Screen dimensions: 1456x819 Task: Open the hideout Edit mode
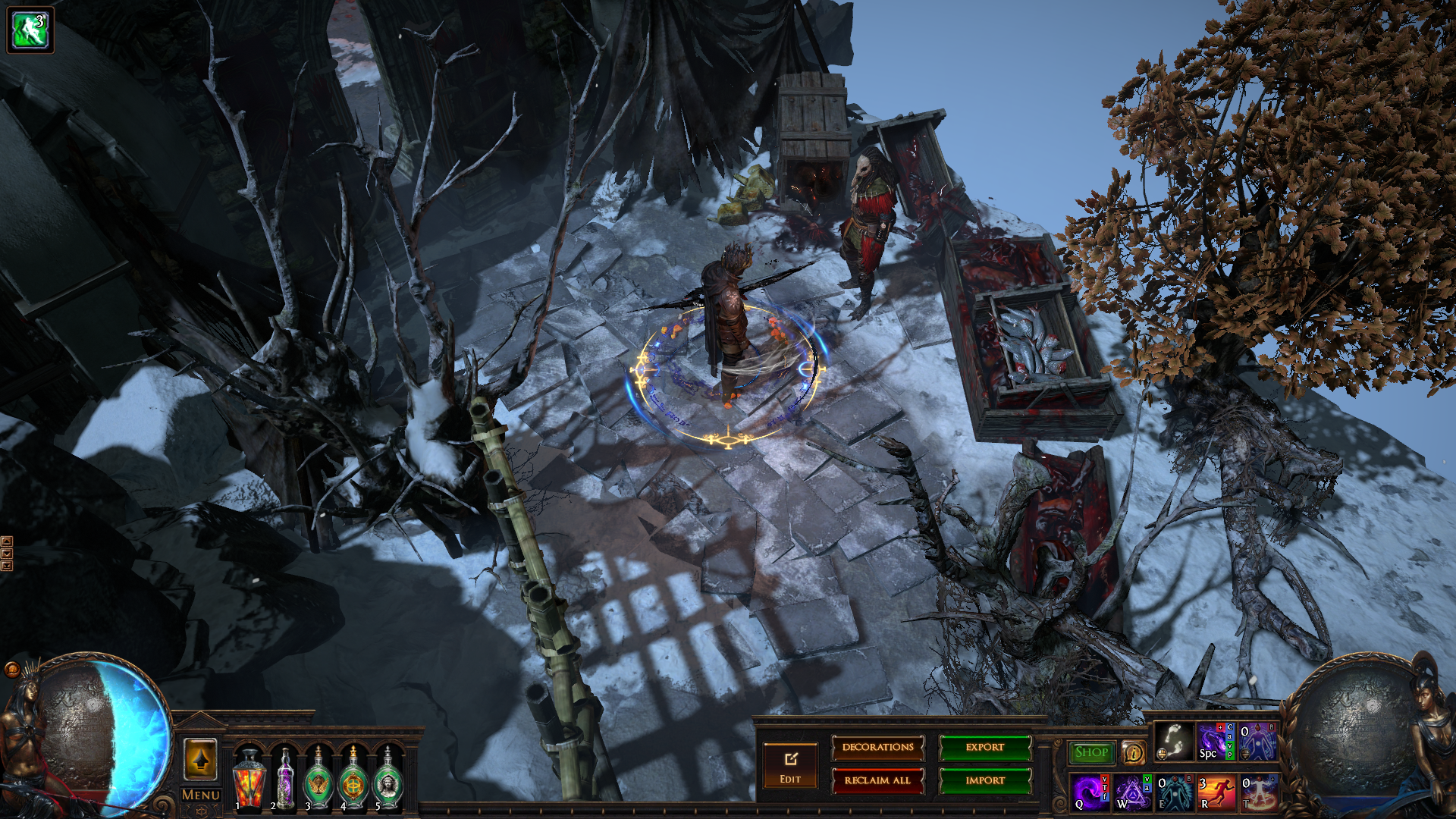click(x=790, y=766)
